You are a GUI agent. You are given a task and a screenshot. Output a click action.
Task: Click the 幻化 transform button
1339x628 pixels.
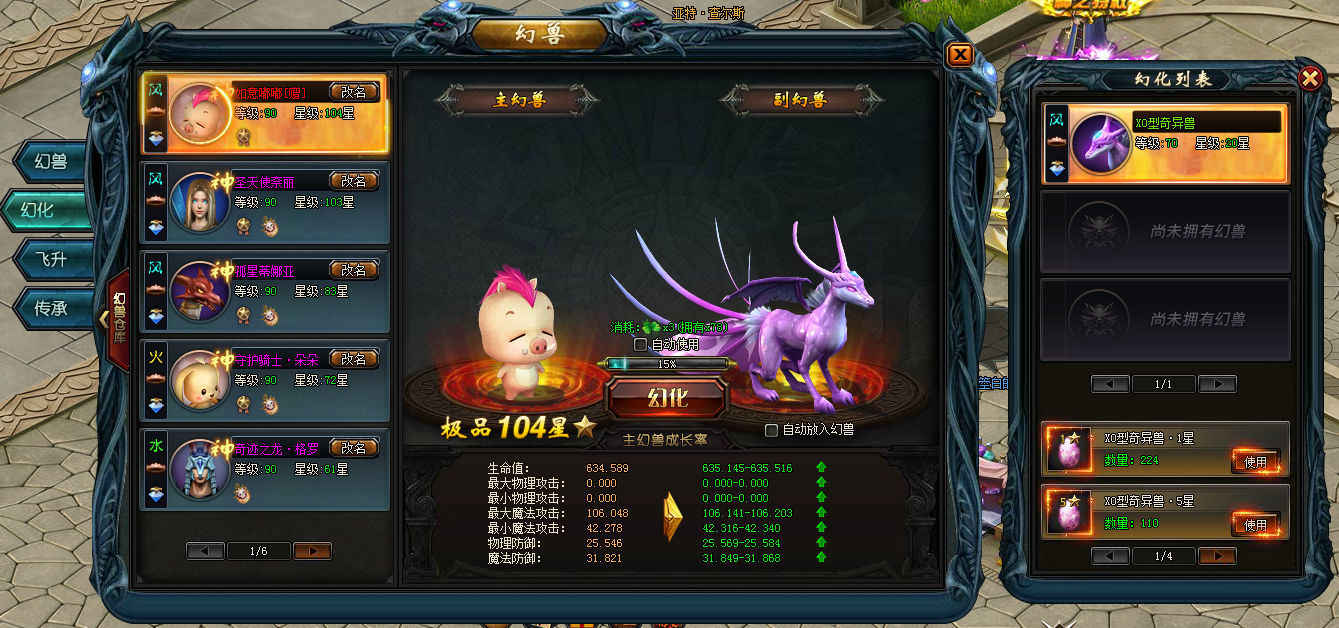(x=667, y=397)
